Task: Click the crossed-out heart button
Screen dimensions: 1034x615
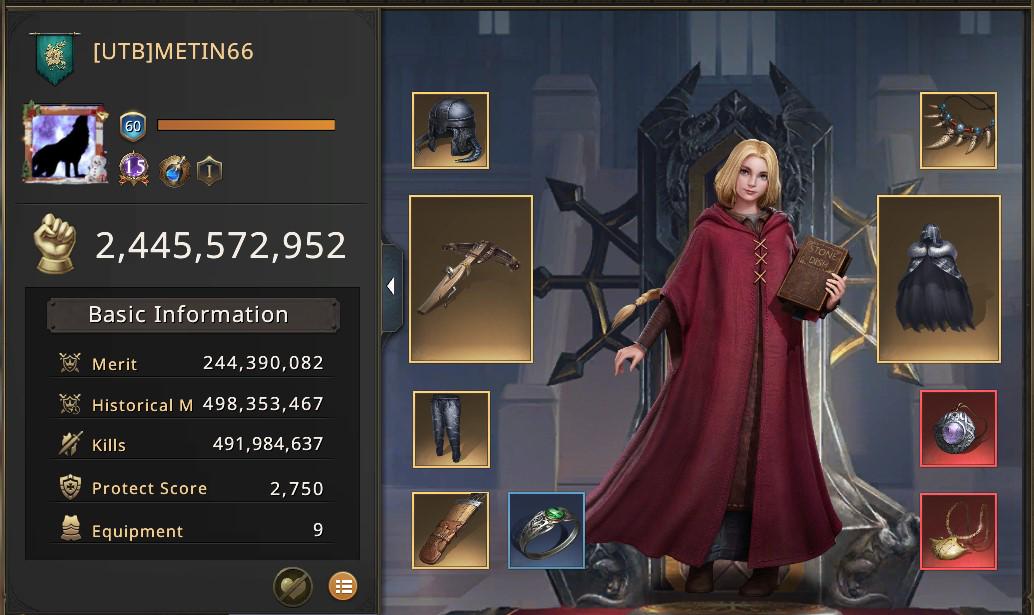Action: [x=293, y=586]
